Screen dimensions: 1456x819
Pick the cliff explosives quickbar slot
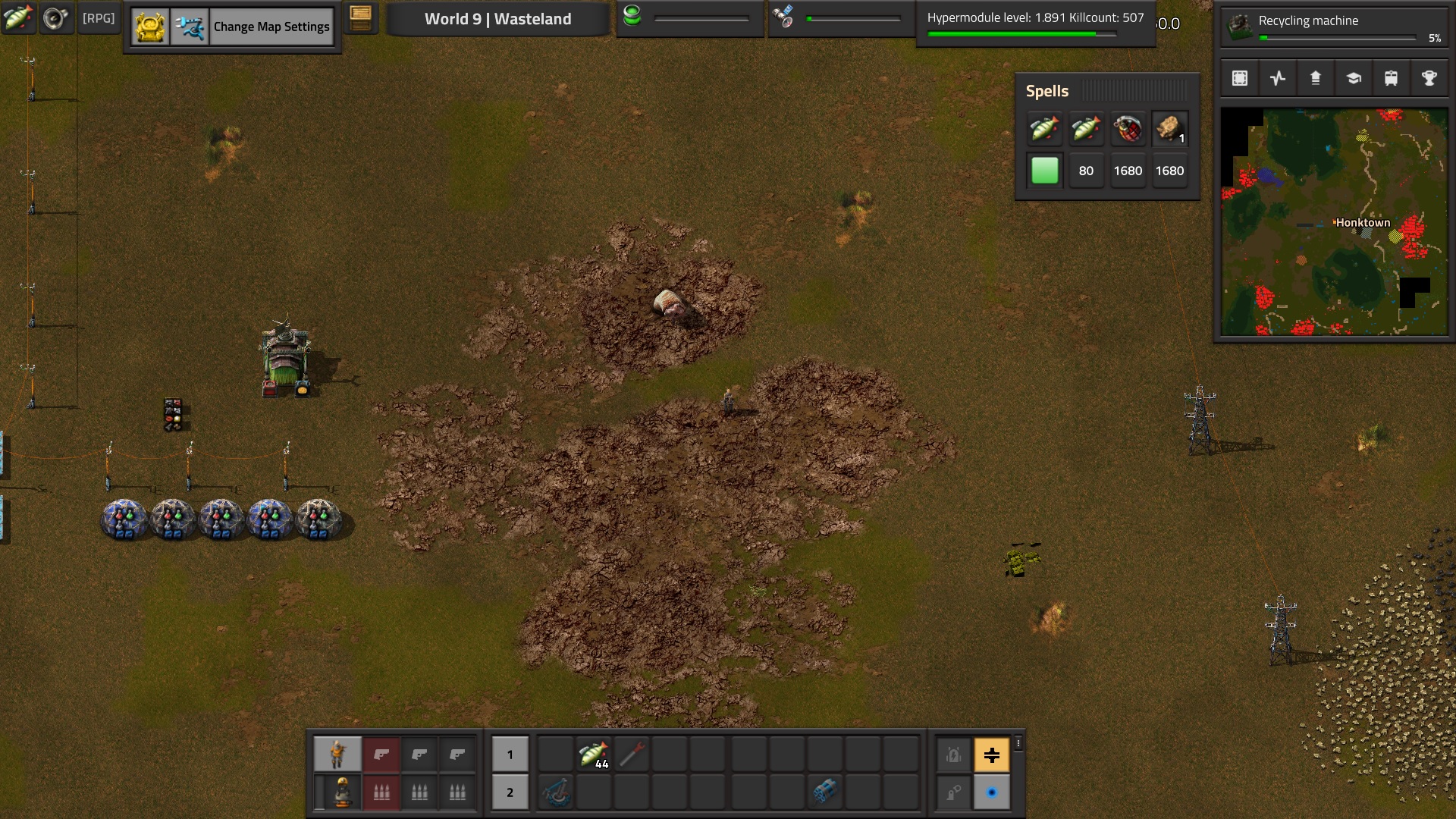(x=824, y=792)
